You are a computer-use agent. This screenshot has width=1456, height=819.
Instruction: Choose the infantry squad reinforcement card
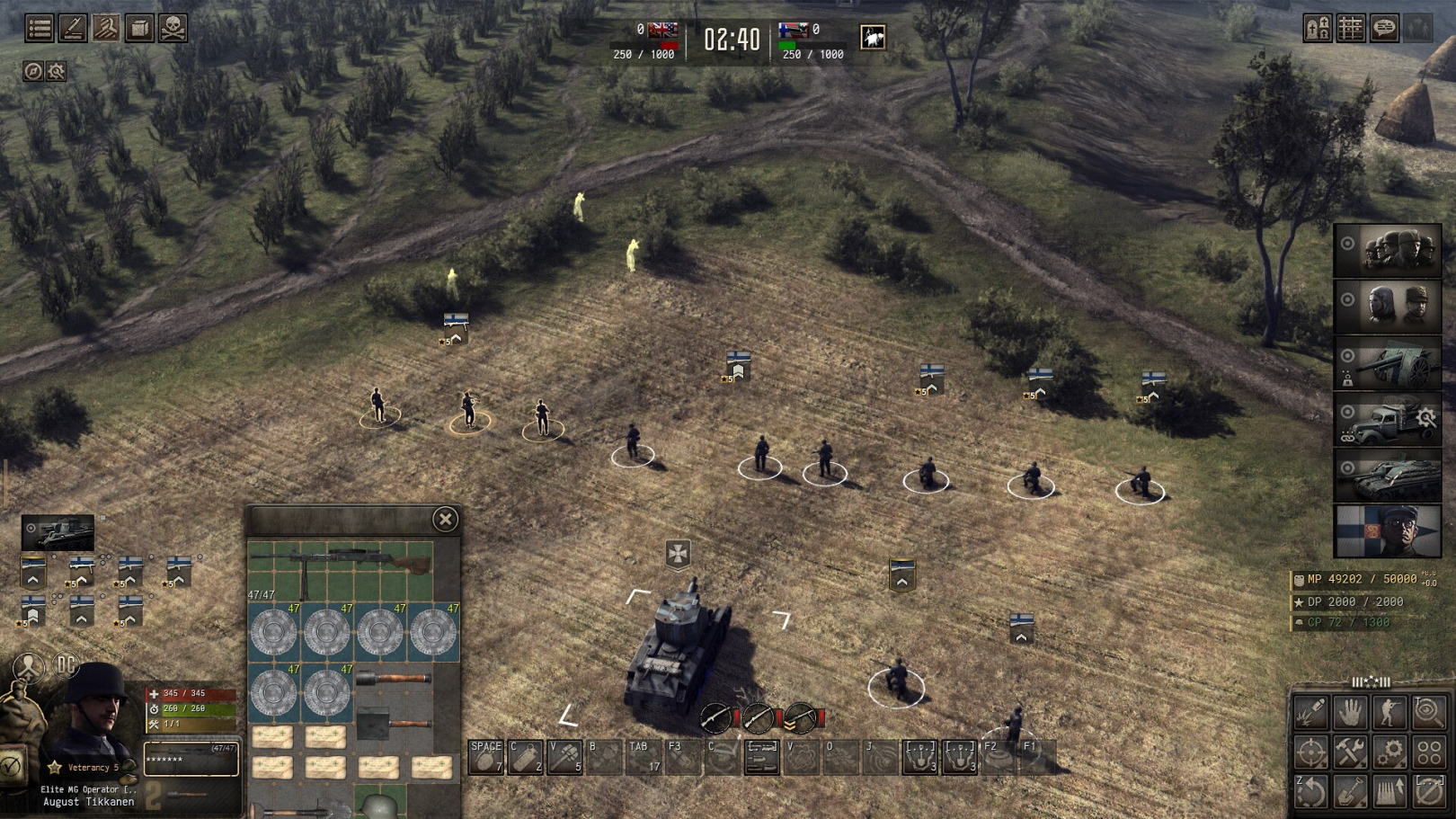point(1388,251)
